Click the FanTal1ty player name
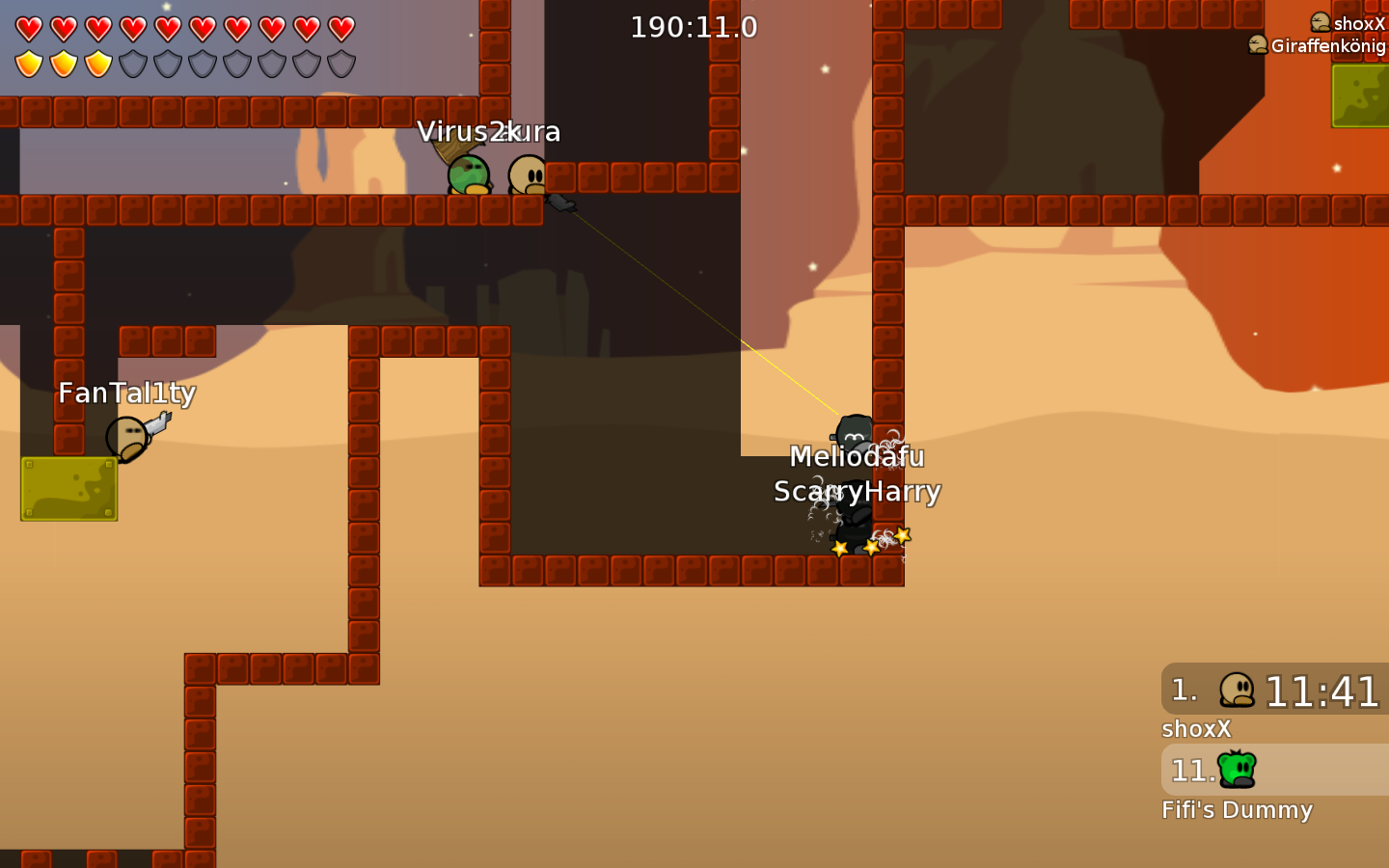Viewport: 1389px width, 868px height. point(126,393)
